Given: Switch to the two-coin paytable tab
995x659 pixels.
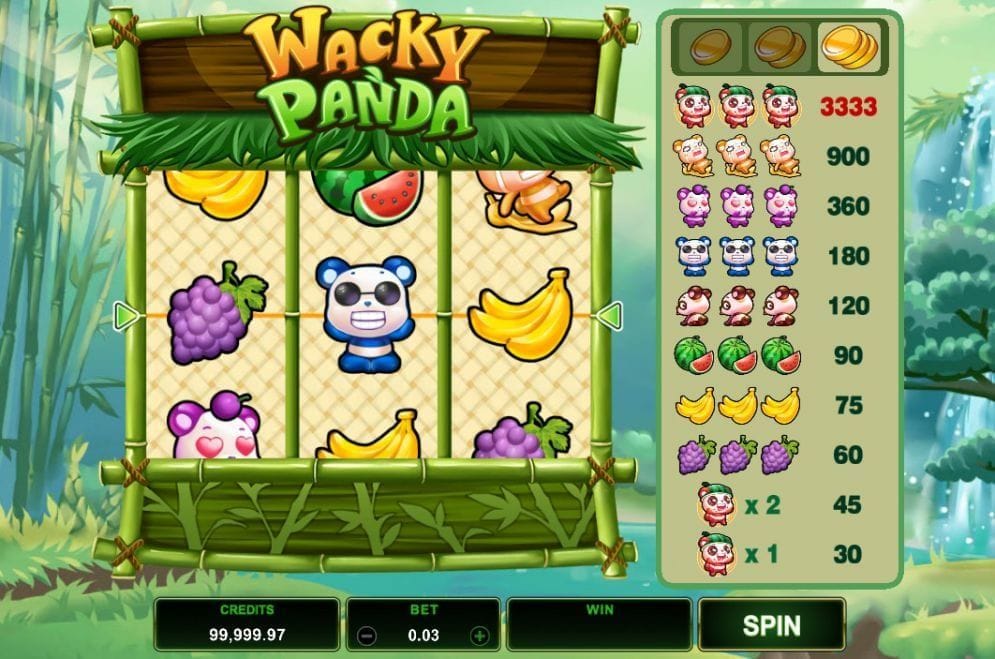Looking at the screenshot, I should (779, 46).
